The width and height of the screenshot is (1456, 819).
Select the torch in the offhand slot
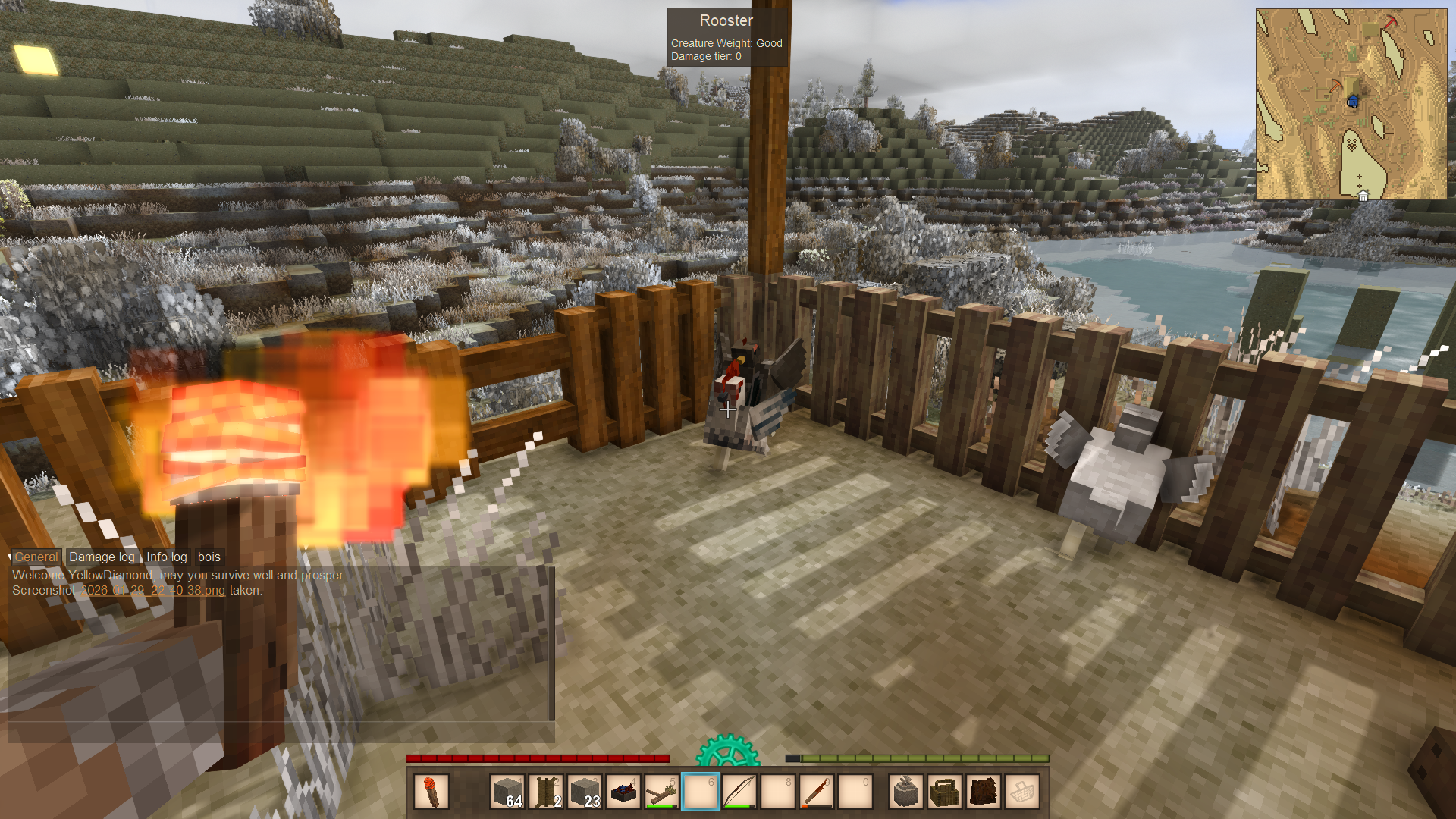click(x=431, y=792)
